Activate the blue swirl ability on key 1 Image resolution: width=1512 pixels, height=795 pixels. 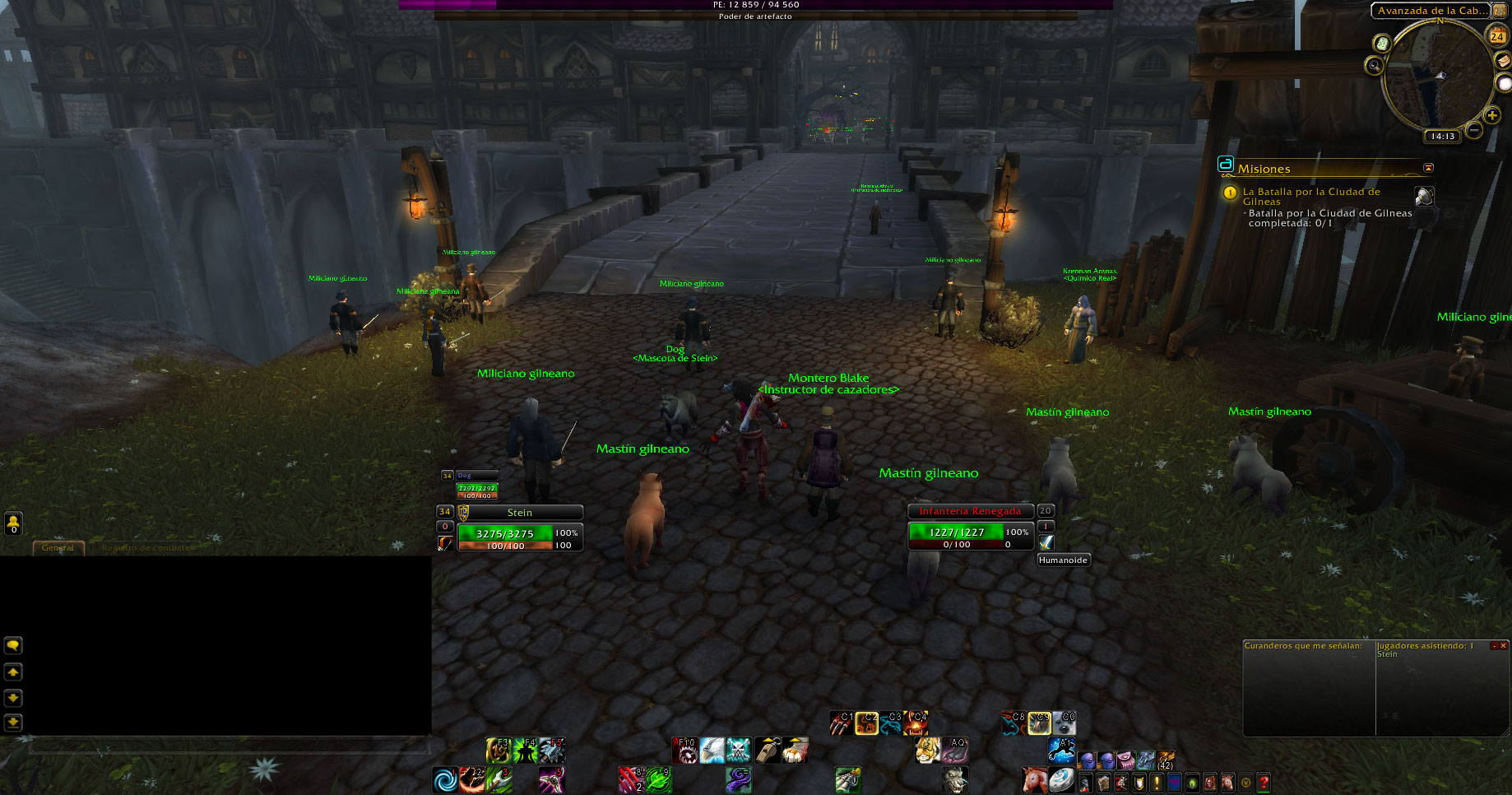(x=446, y=780)
